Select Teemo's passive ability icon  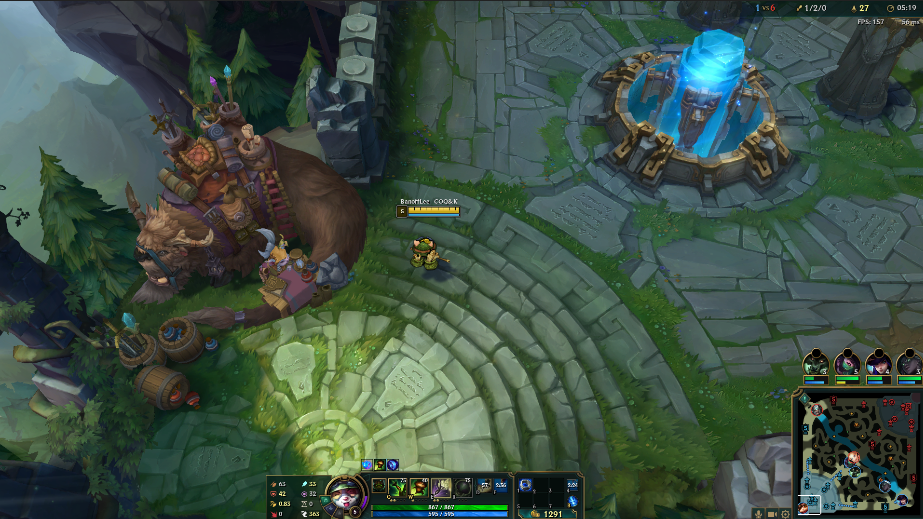(x=380, y=487)
